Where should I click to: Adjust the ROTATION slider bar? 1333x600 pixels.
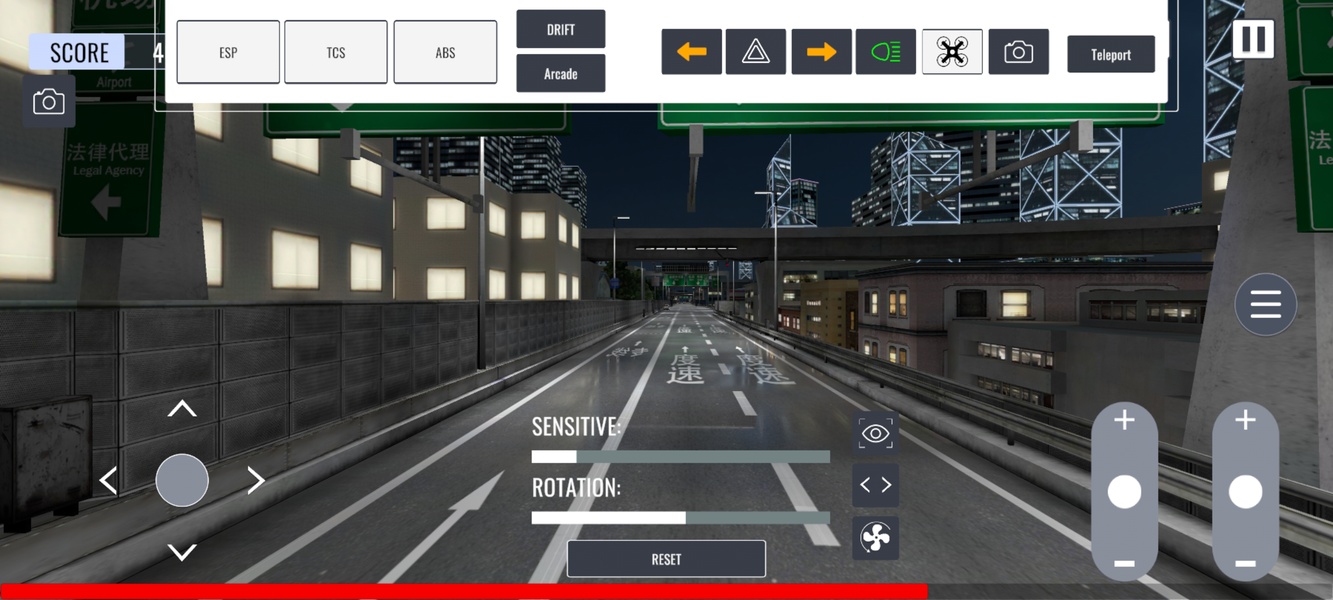pos(680,518)
